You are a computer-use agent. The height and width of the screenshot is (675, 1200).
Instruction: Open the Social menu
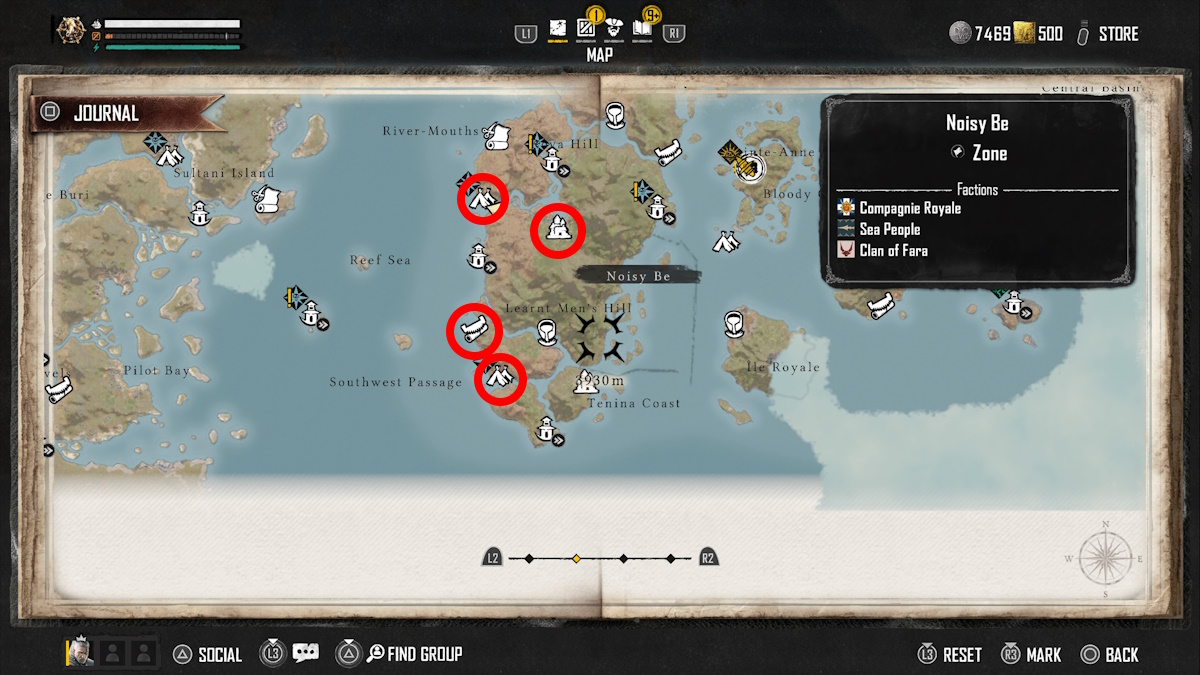208,655
